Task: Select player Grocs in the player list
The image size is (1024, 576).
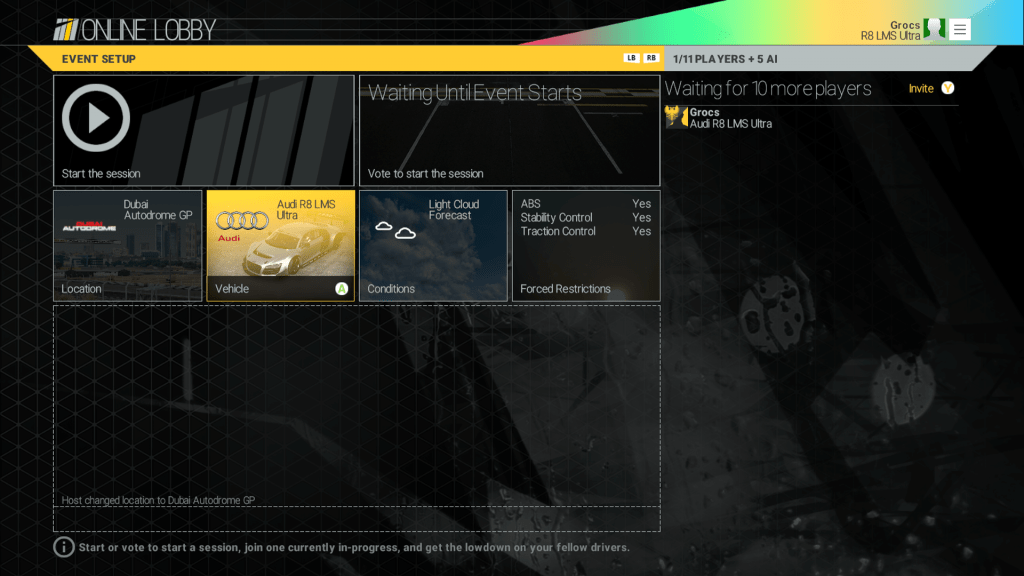Action: coord(730,118)
